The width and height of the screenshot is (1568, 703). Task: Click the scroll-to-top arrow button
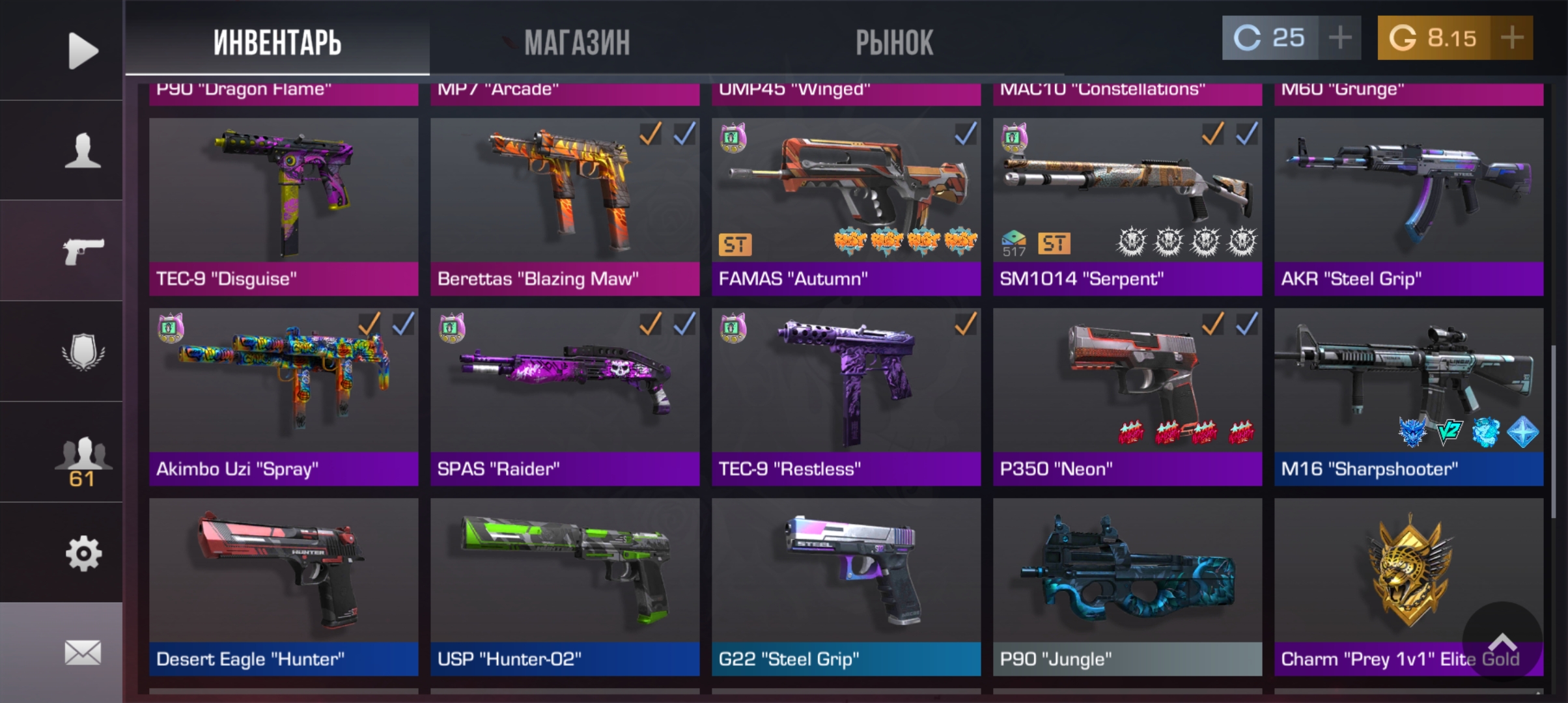pyautogui.click(x=1502, y=642)
